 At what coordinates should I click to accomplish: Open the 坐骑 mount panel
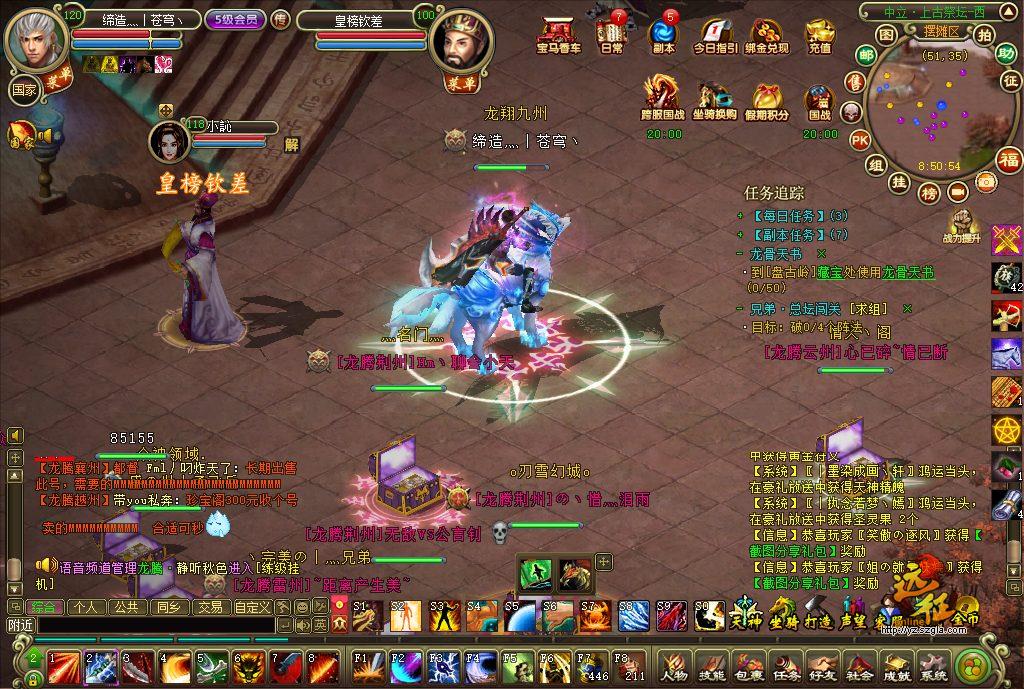click(x=782, y=611)
